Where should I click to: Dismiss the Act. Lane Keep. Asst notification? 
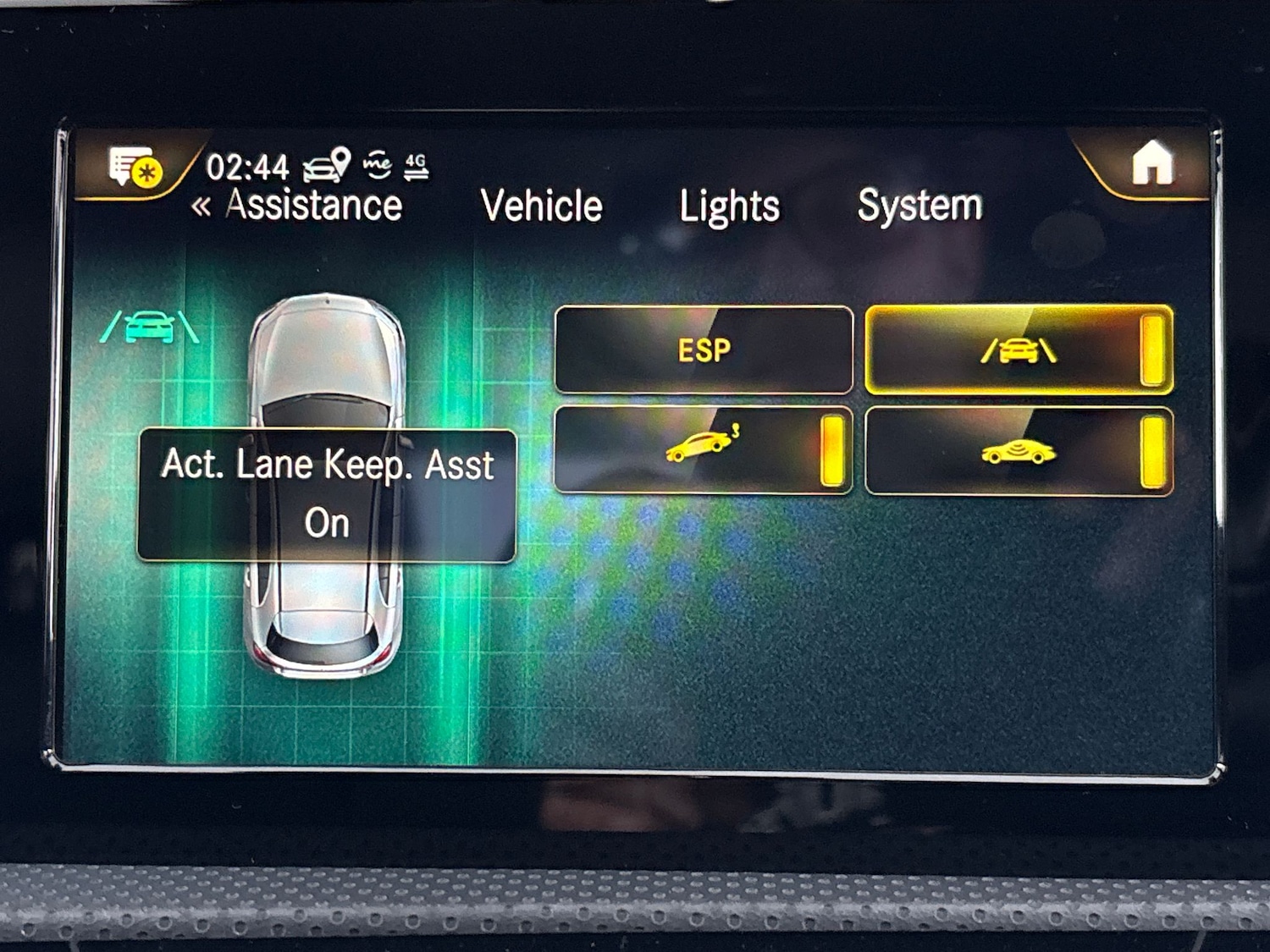click(327, 493)
